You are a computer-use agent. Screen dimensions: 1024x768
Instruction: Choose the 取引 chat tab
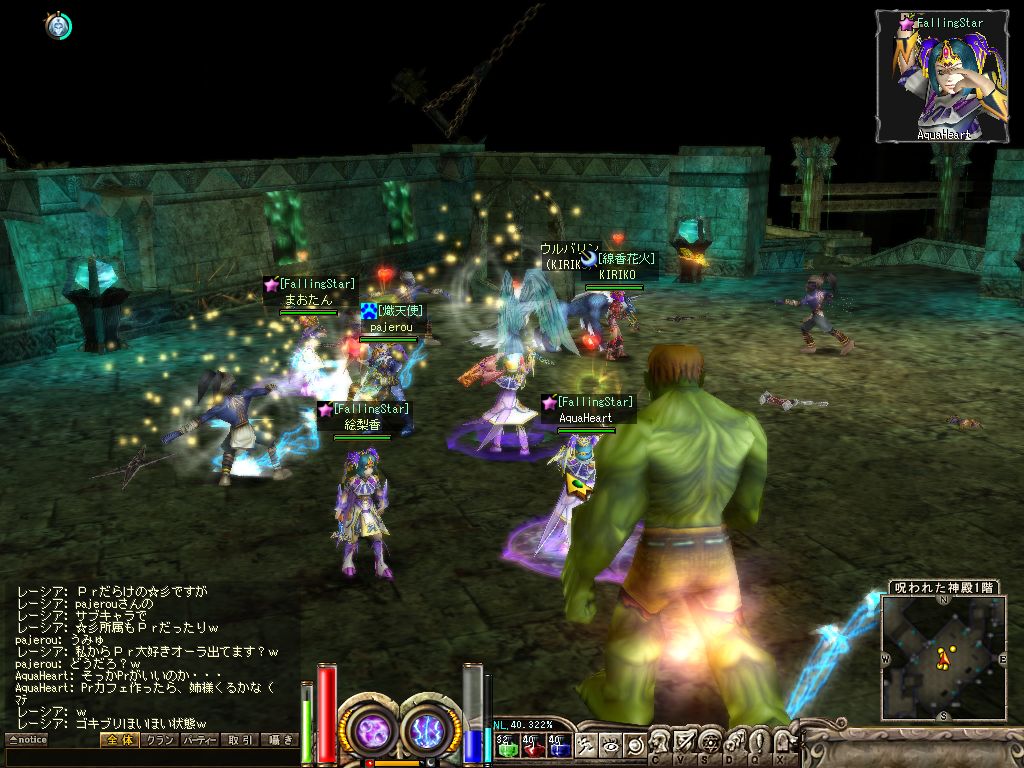tap(240, 740)
